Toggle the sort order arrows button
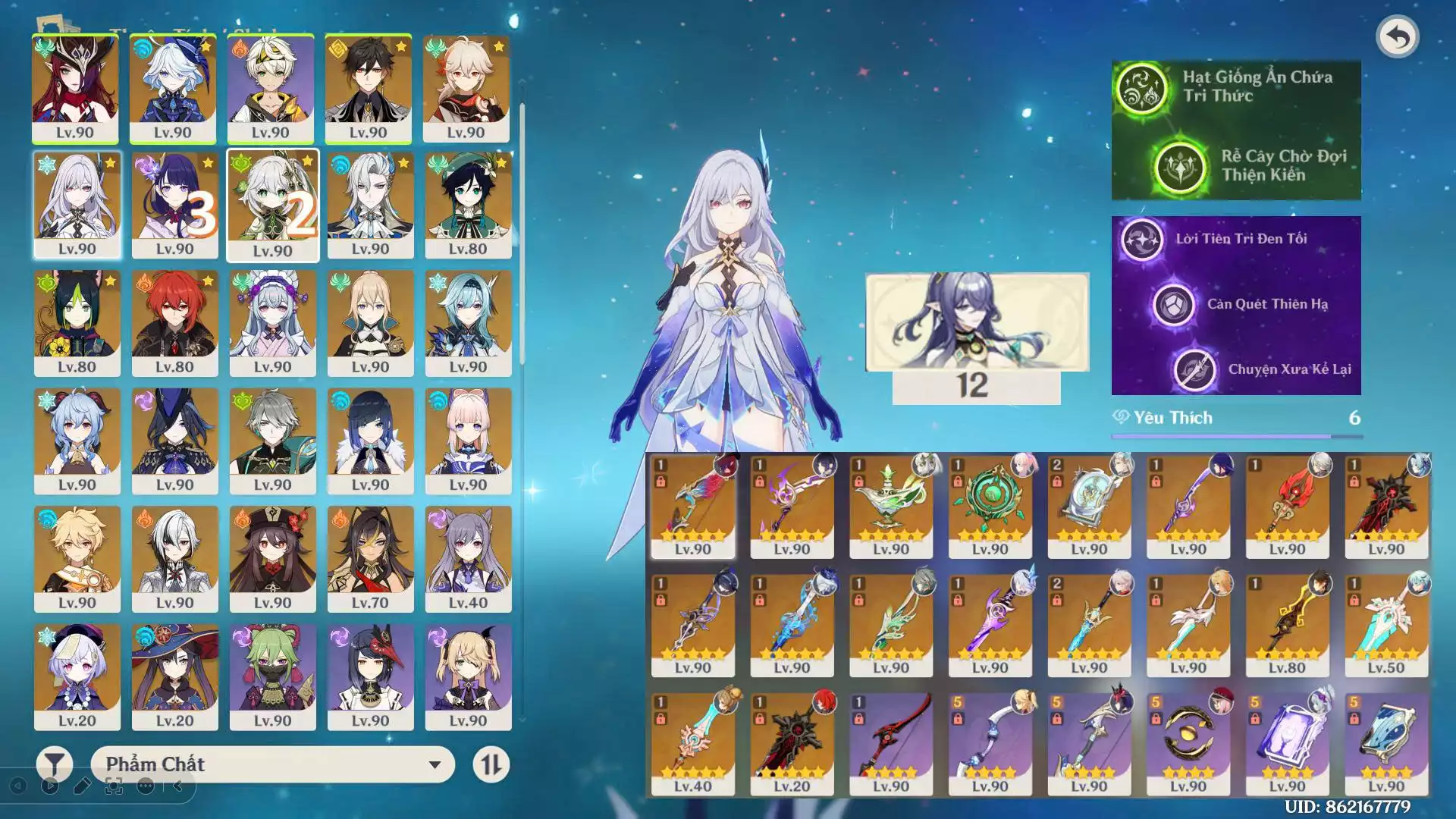1456x819 pixels. pyautogui.click(x=491, y=764)
